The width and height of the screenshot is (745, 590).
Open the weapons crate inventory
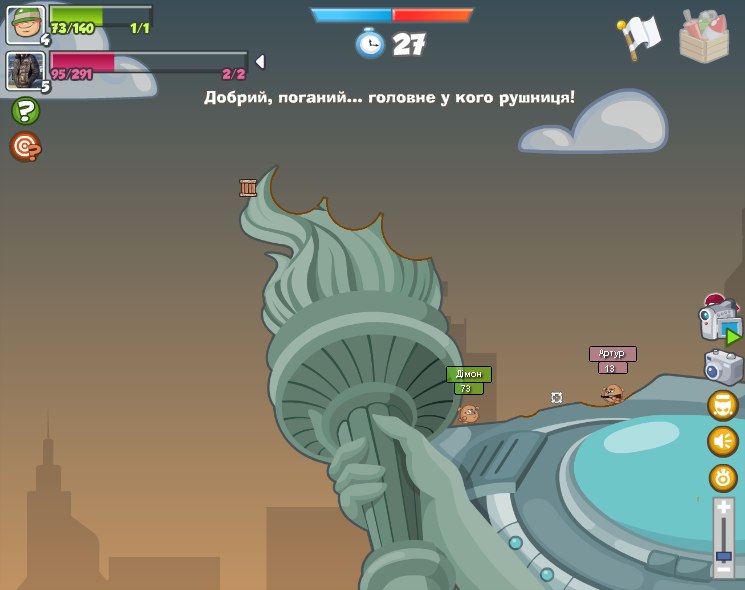tap(704, 37)
